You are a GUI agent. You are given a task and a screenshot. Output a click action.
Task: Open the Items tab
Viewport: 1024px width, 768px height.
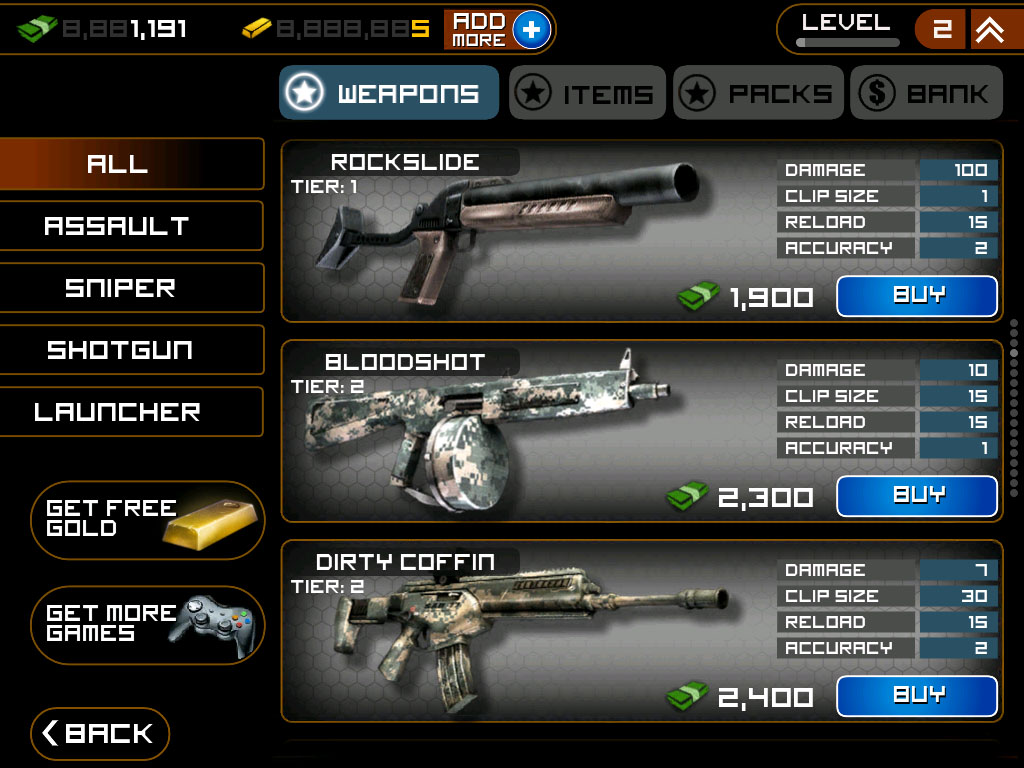tap(587, 93)
